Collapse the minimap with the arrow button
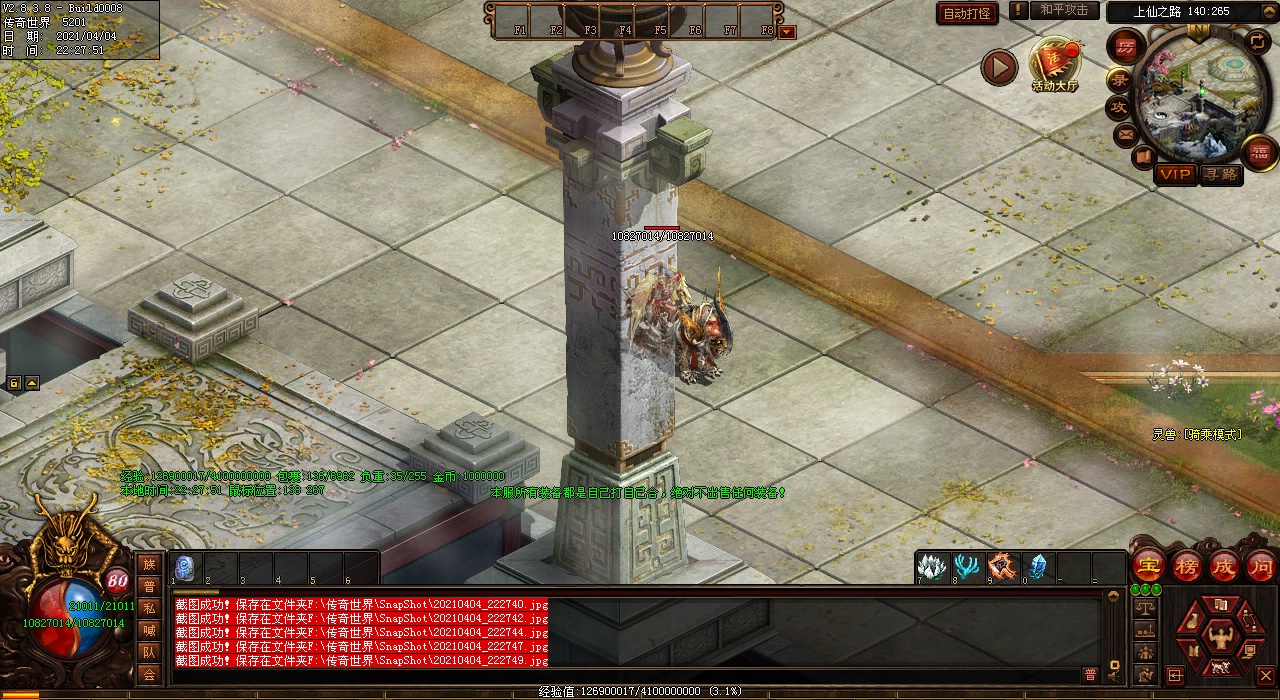The height and width of the screenshot is (700, 1280). (x=1258, y=41)
